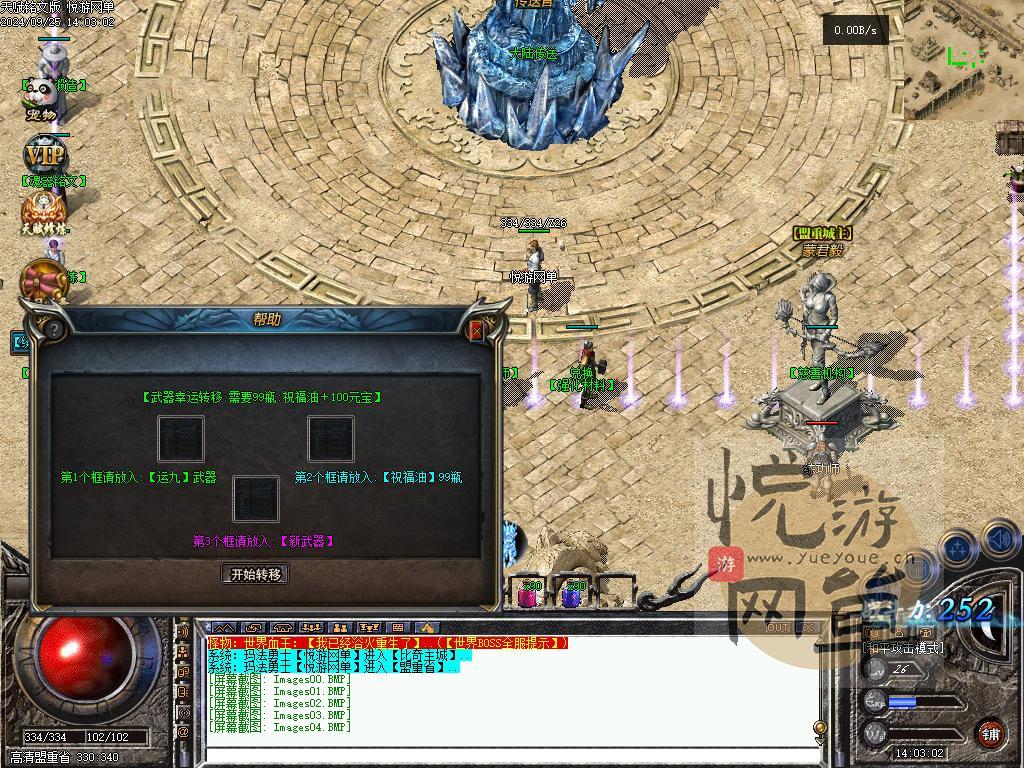This screenshot has width=1024, height=768.
Task: Click the OUT button above chat
Action: point(777,628)
